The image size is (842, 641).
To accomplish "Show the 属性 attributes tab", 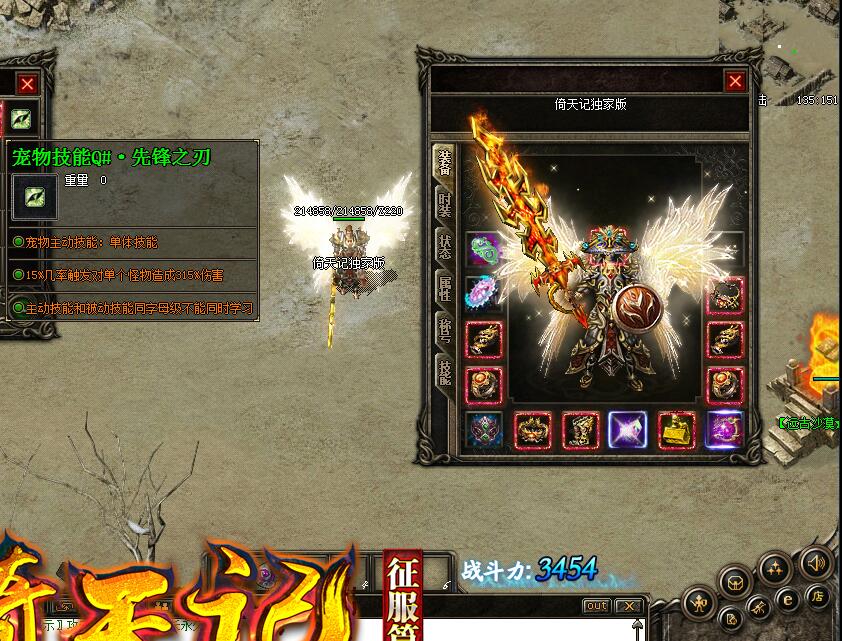I will (x=444, y=288).
